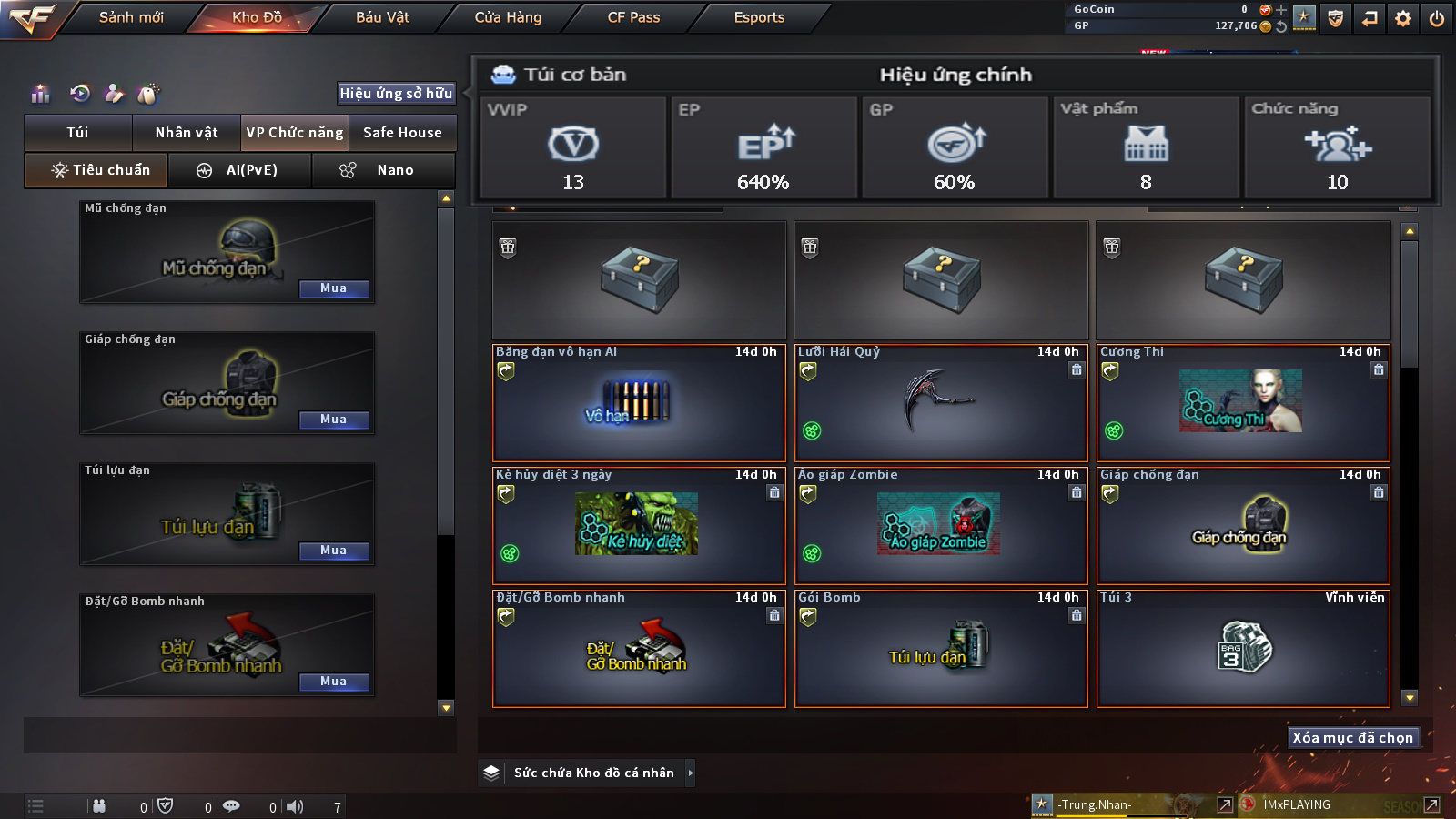Viewport: 1456px width, 819px height.
Task: Show Hiệu ứng sở hữu effects
Action: click(x=396, y=93)
